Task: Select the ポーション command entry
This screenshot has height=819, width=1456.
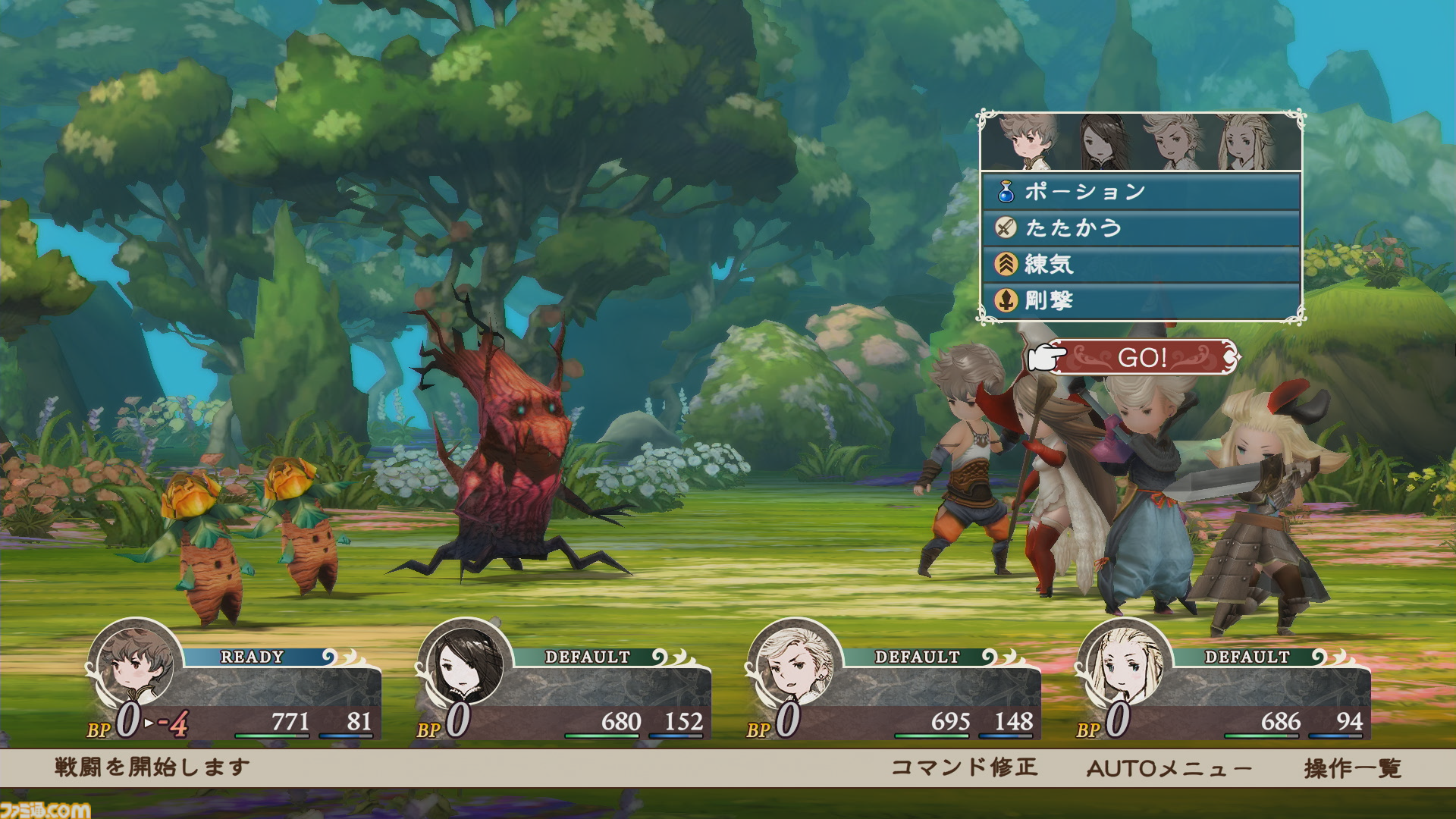Action: click(x=1141, y=192)
